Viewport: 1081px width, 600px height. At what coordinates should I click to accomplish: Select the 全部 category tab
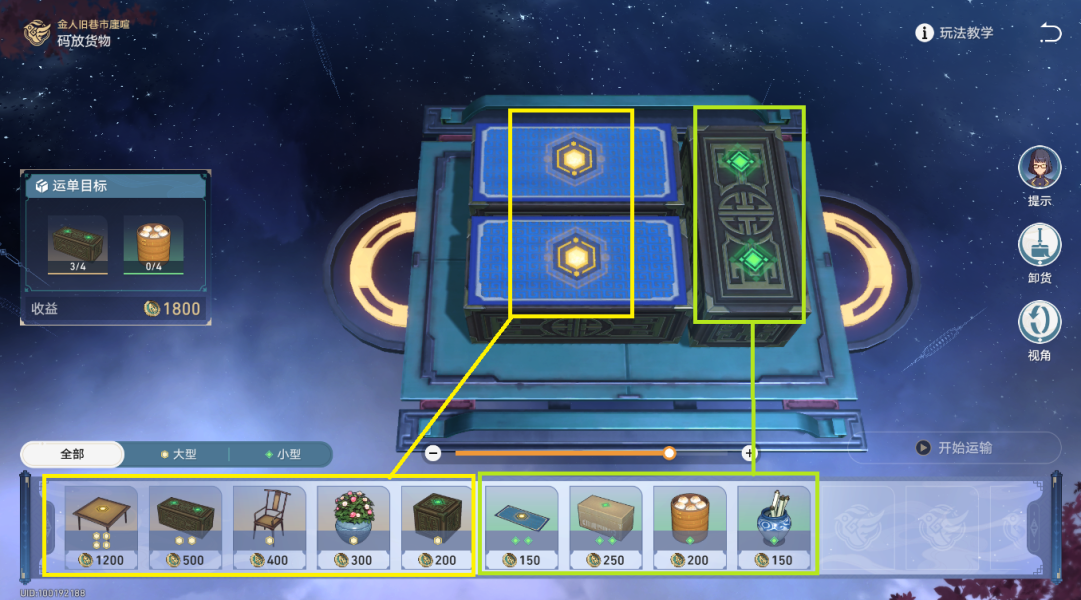pos(72,454)
